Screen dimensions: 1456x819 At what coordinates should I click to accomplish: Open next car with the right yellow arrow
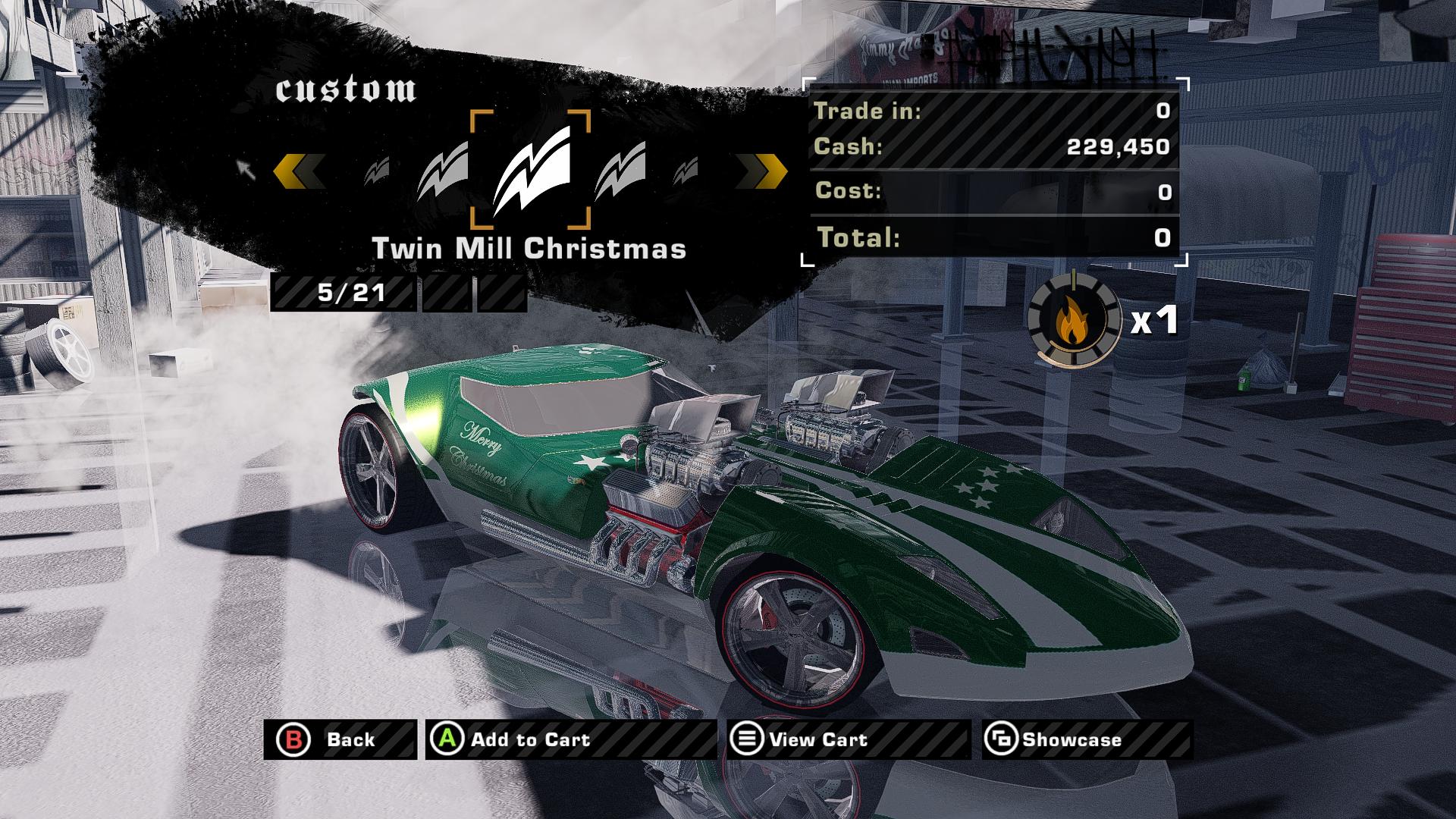[766, 172]
